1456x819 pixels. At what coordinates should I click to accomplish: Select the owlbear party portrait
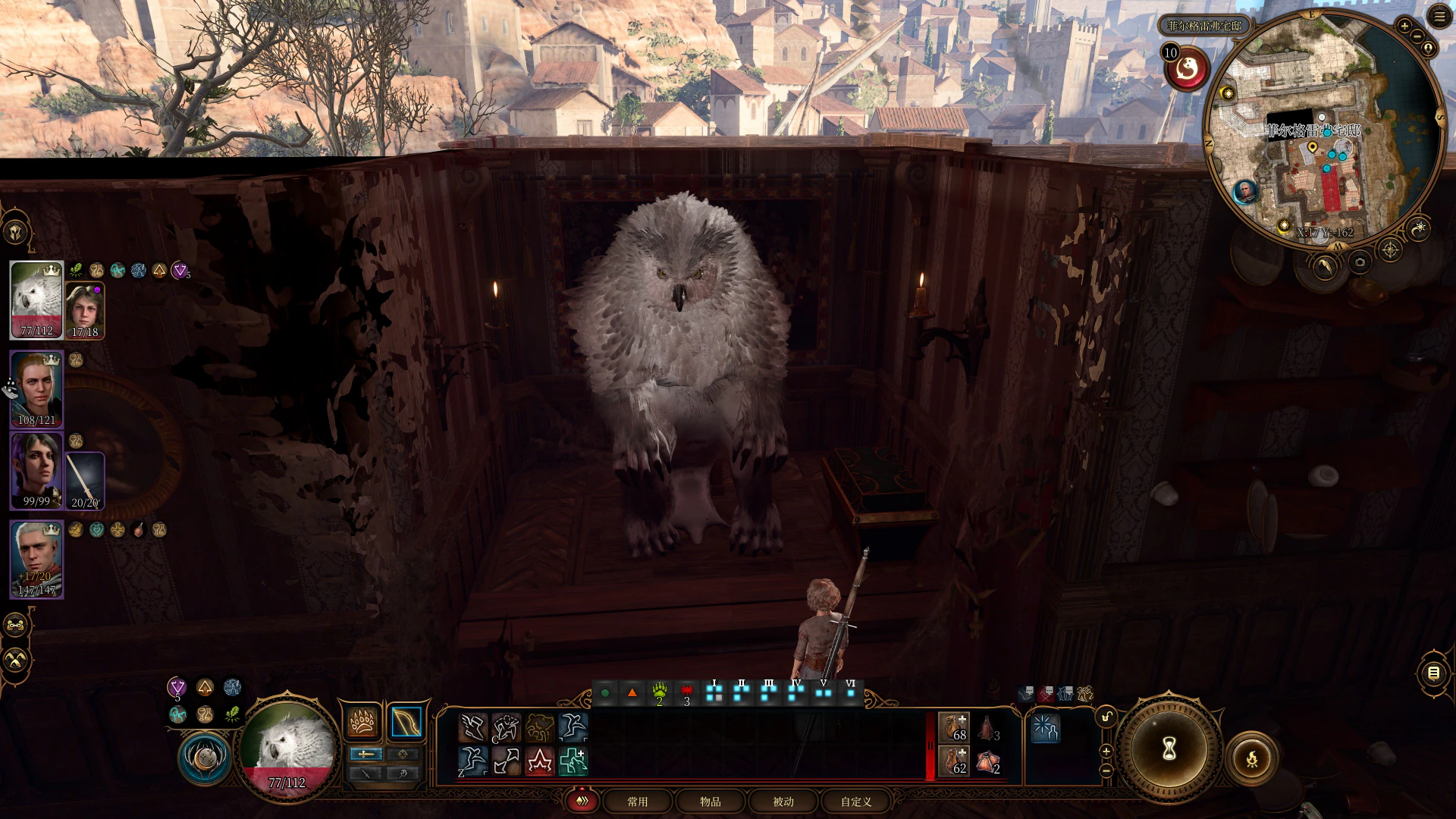[x=36, y=300]
